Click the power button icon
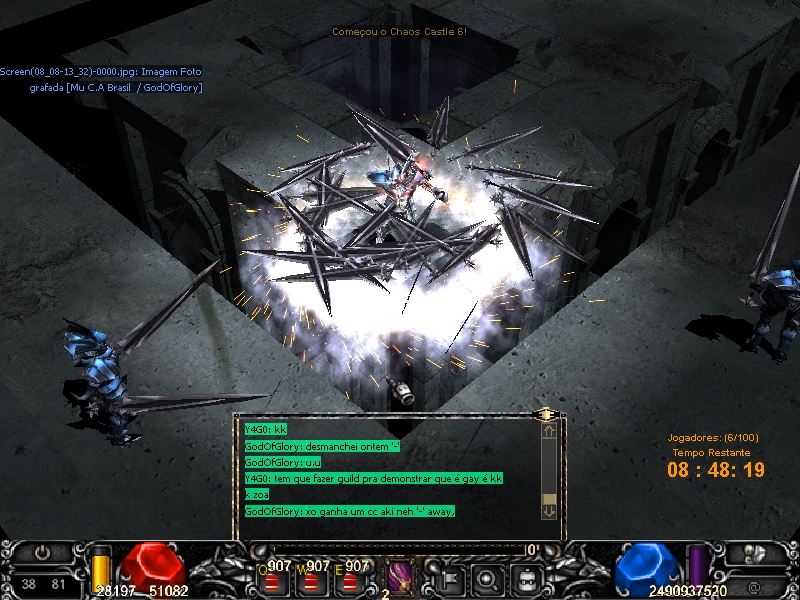This screenshot has width=800, height=600. pyautogui.click(x=43, y=552)
